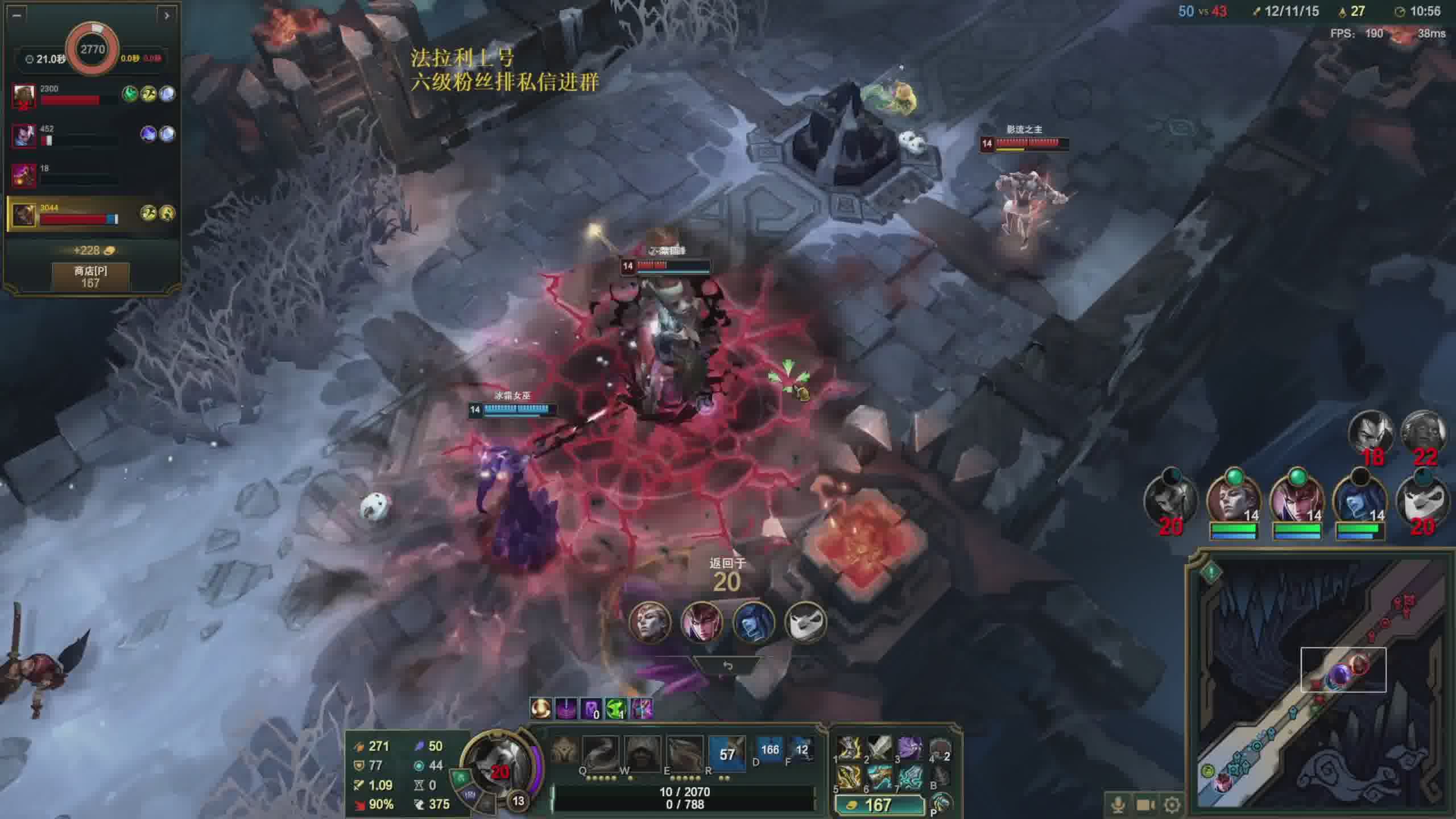Open settings with the gear icon
This screenshot has width=1456, height=819.
(x=1172, y=804)
